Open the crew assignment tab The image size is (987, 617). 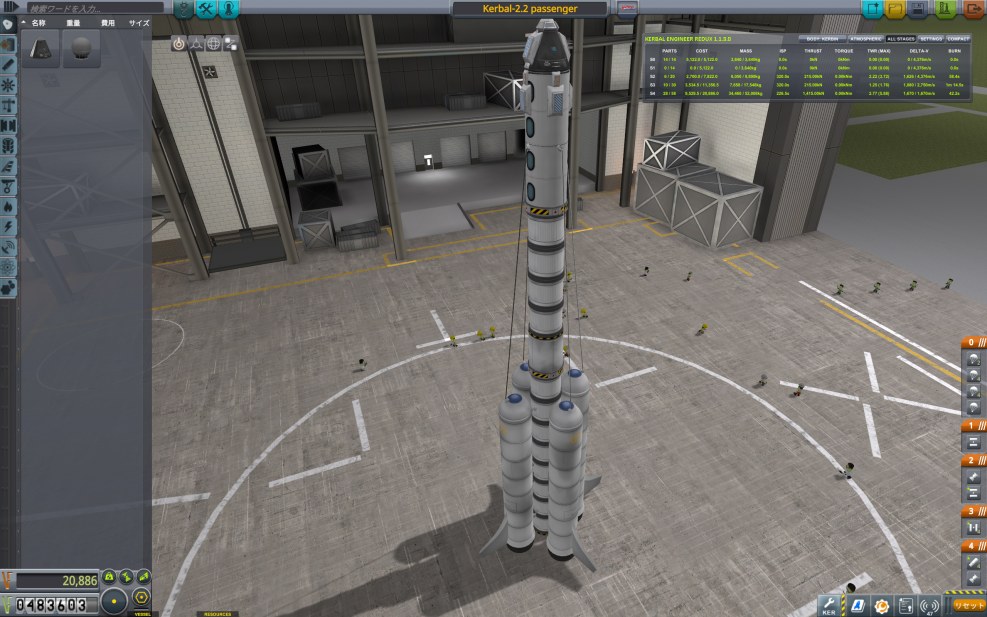pos(230,9)
